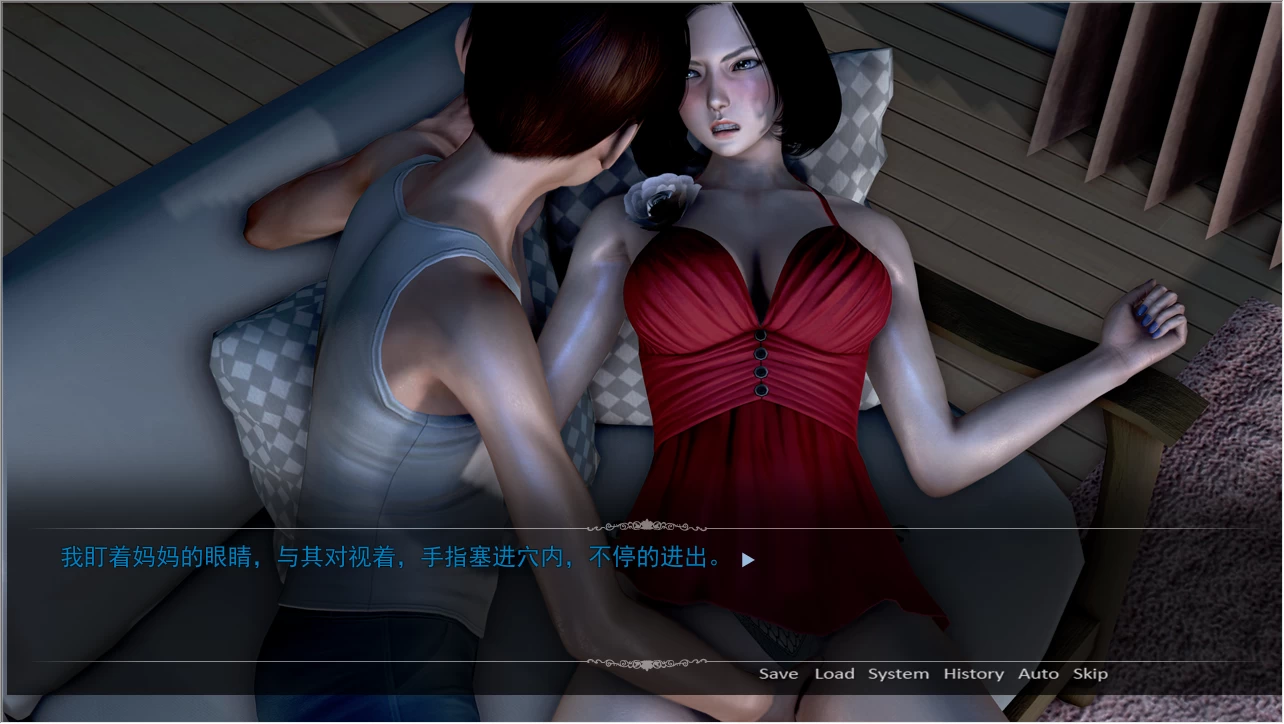Open System to adjust game options
This screenshot has height=724, width=1284.
897,674
